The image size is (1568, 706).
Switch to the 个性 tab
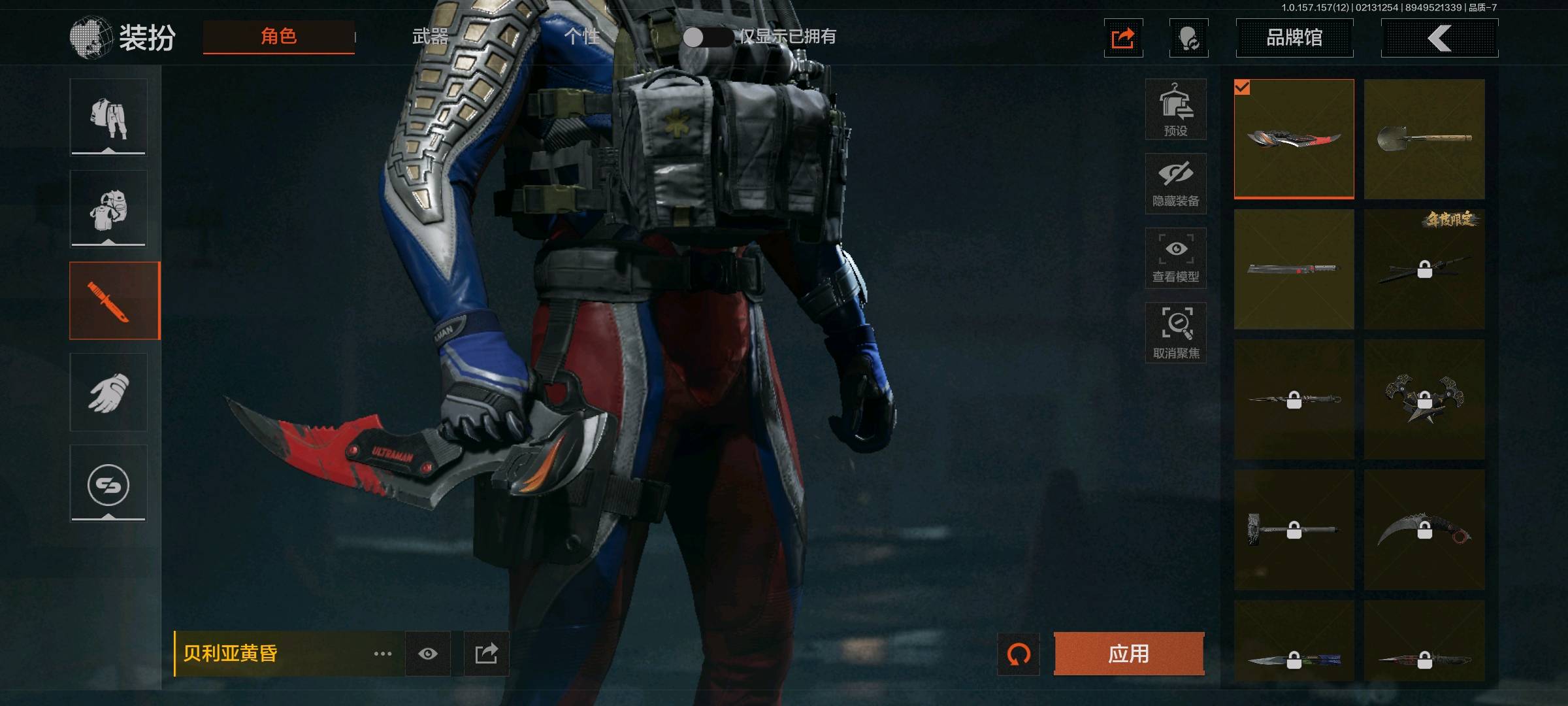pos(581,37)
